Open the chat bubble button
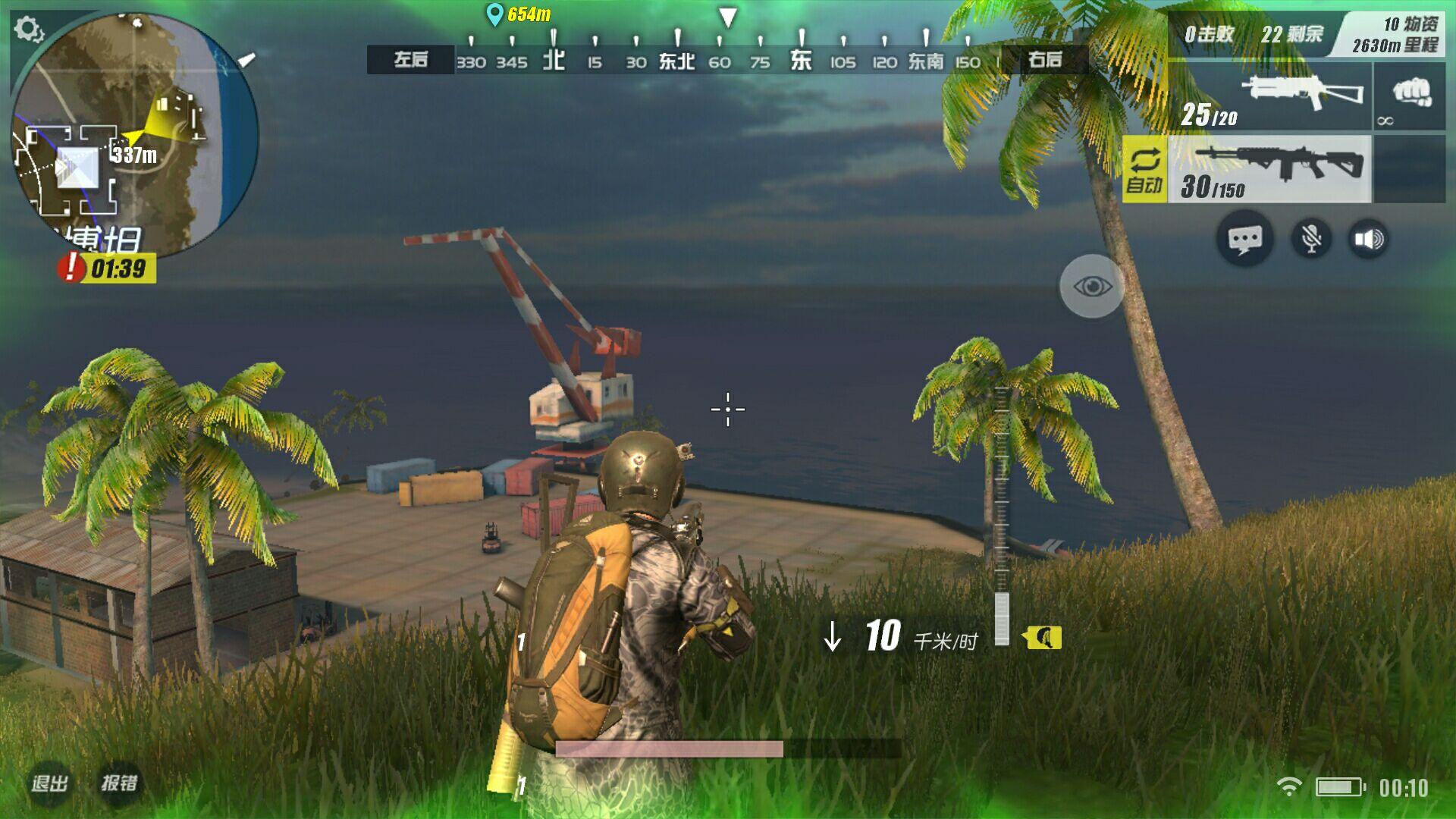Viewport: 1456px width, 819px height. [x=1244, y=240]
